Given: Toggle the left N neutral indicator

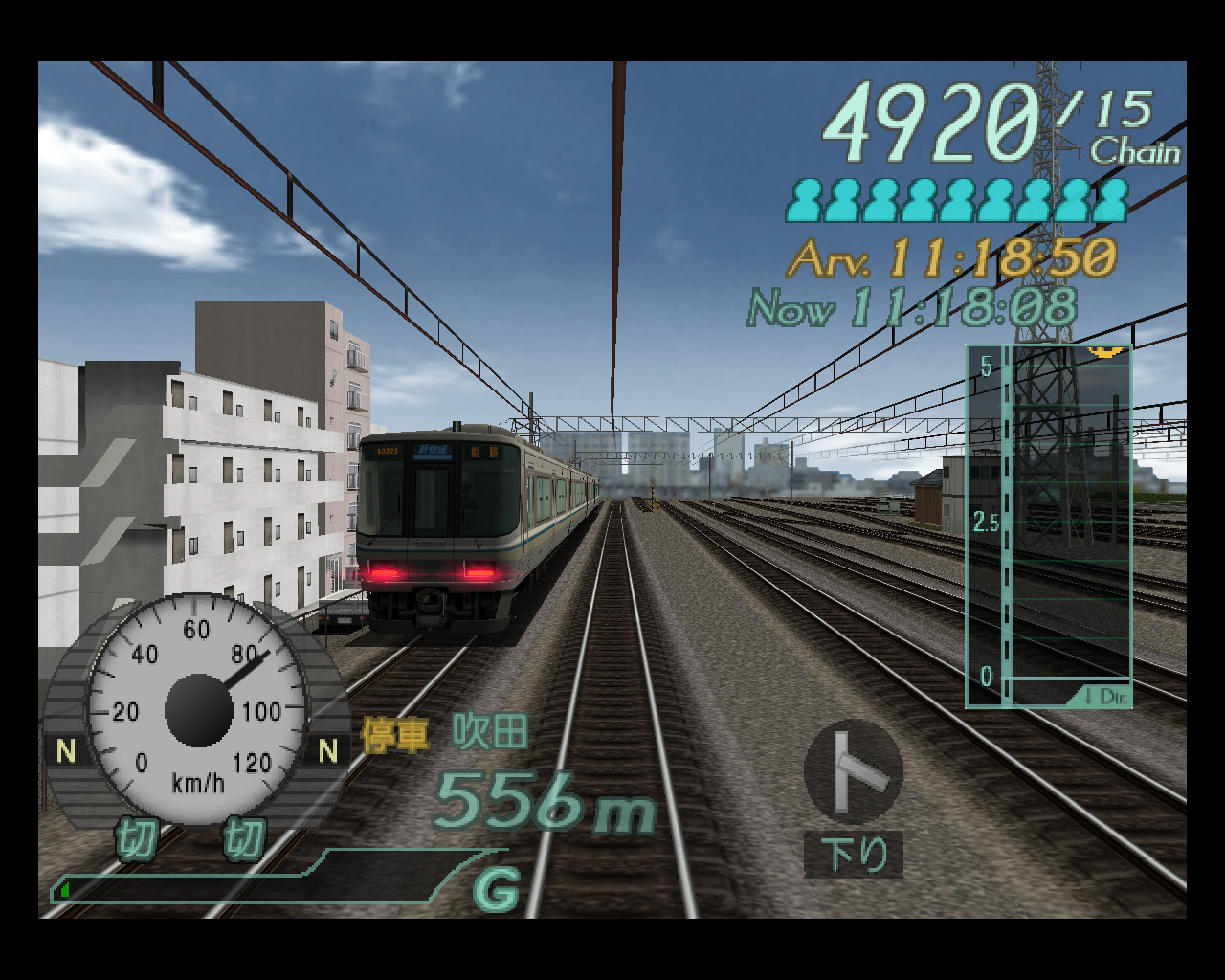Looking at the screenshot, I should click(63, 749).
